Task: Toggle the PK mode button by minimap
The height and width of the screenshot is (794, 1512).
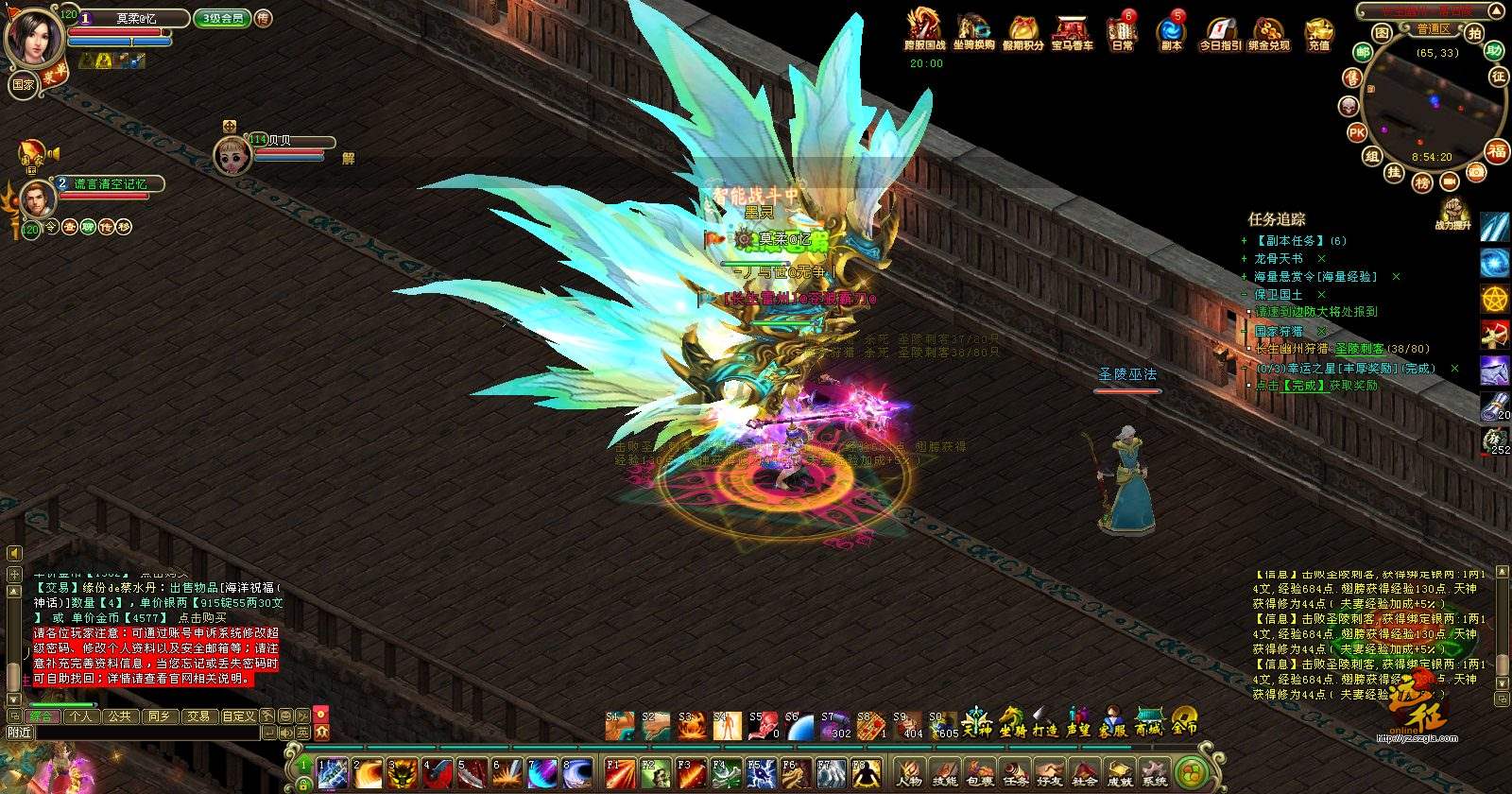Action: coord(1357,132)
